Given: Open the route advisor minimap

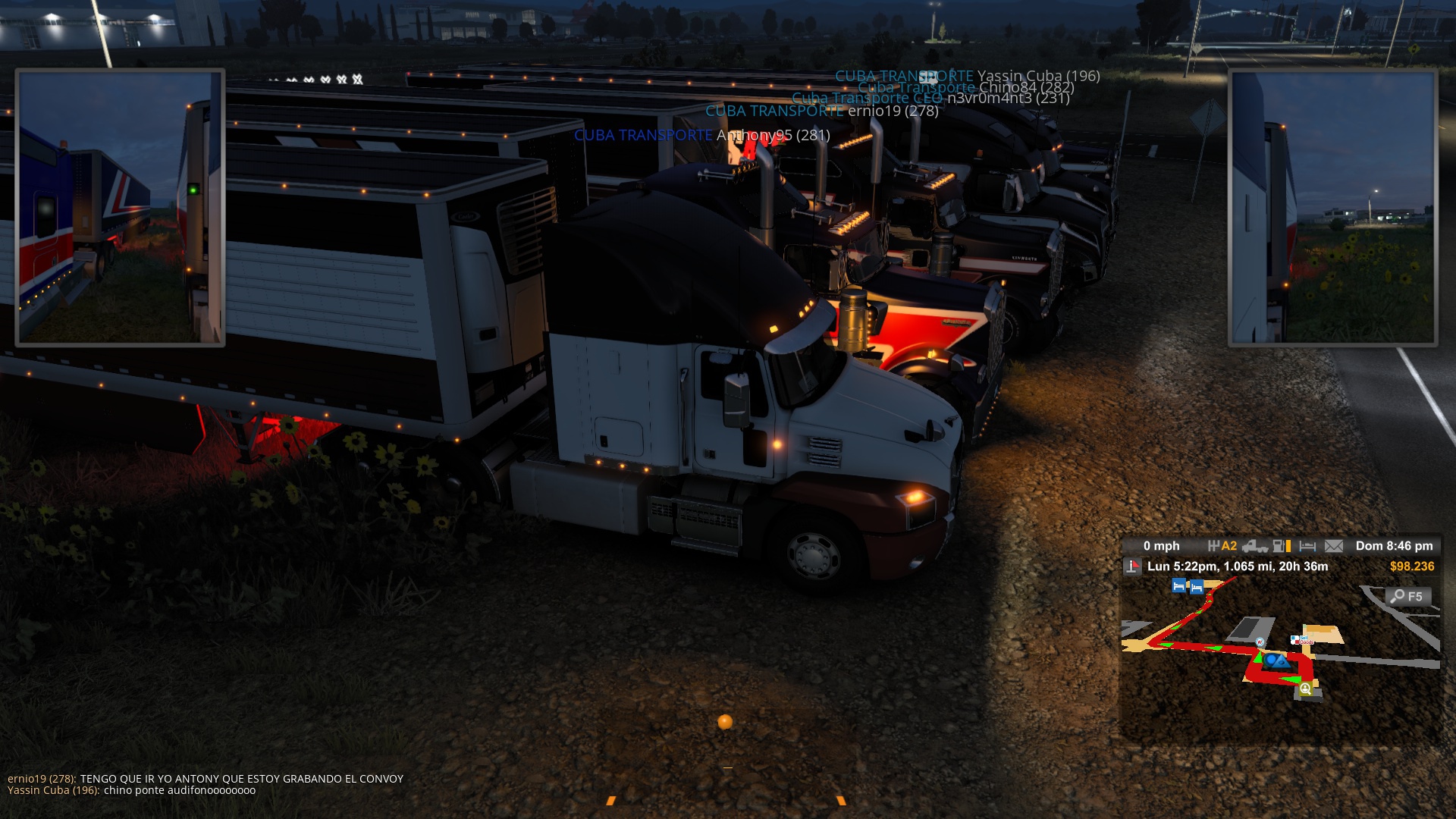Looking at the screenshot, I should coord(1280,658).
